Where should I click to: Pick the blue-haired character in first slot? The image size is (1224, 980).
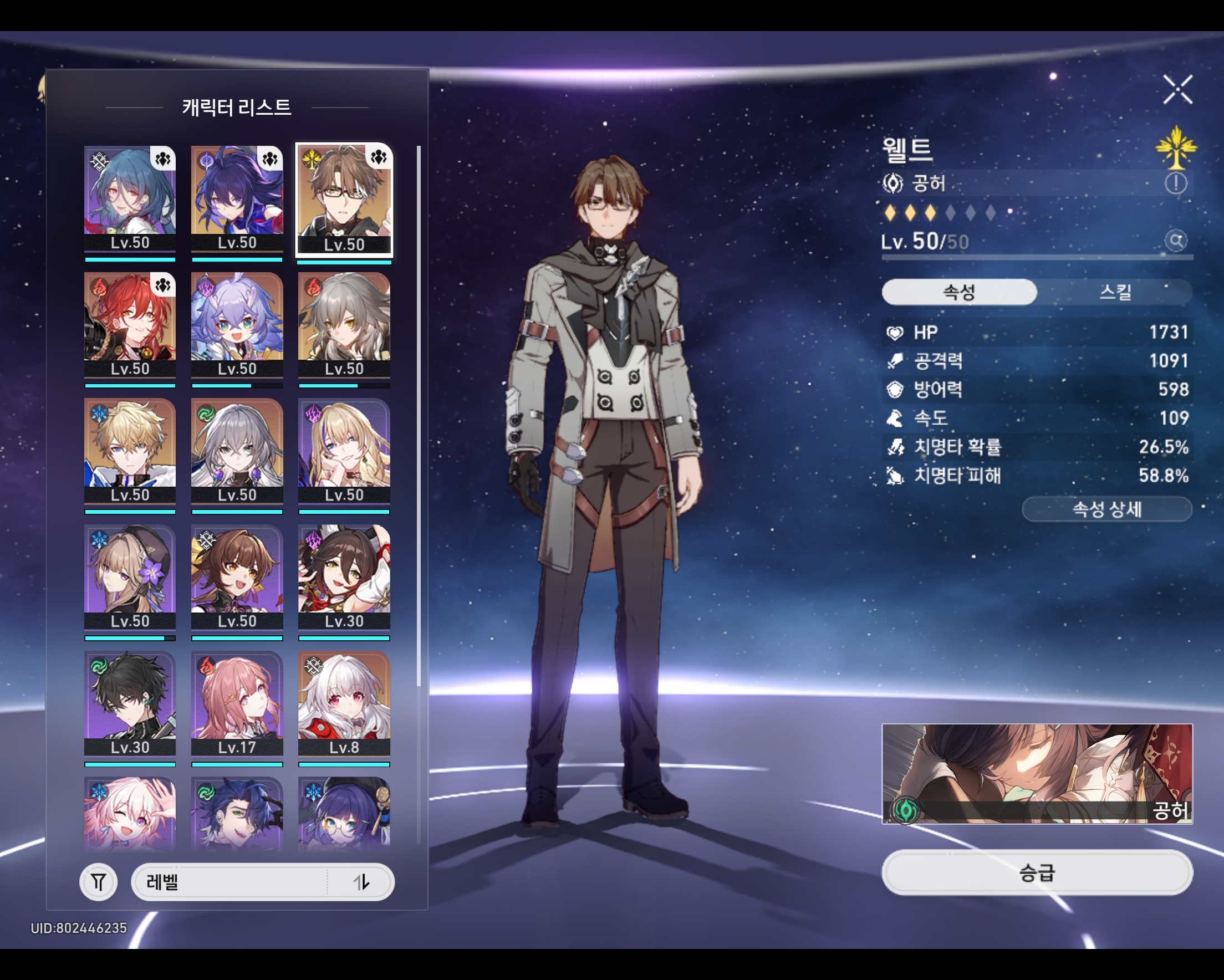[130, 197]
